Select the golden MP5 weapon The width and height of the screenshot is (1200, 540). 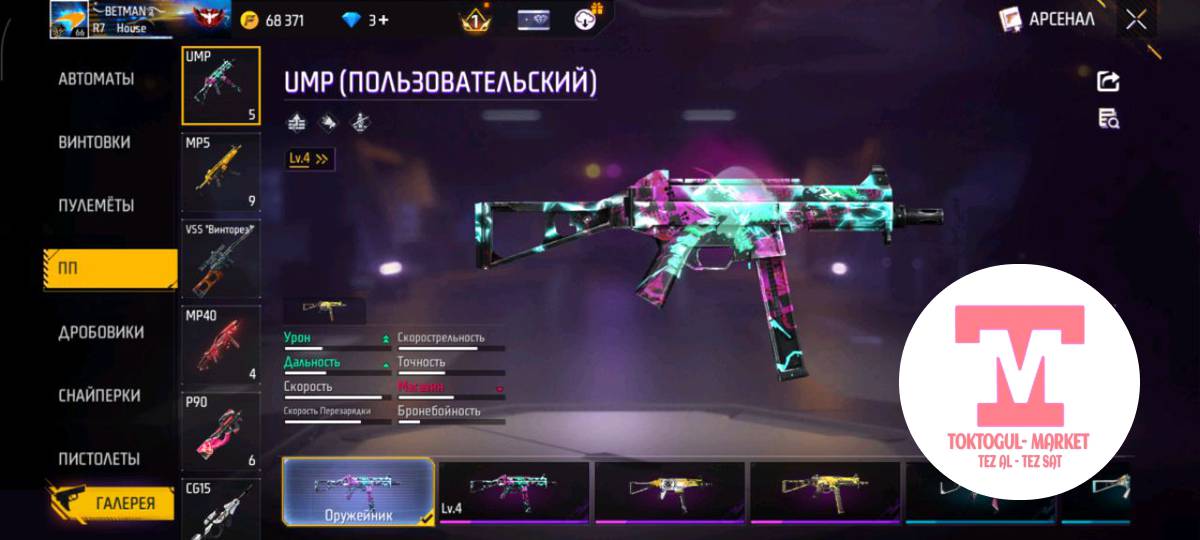click(221, 173)
